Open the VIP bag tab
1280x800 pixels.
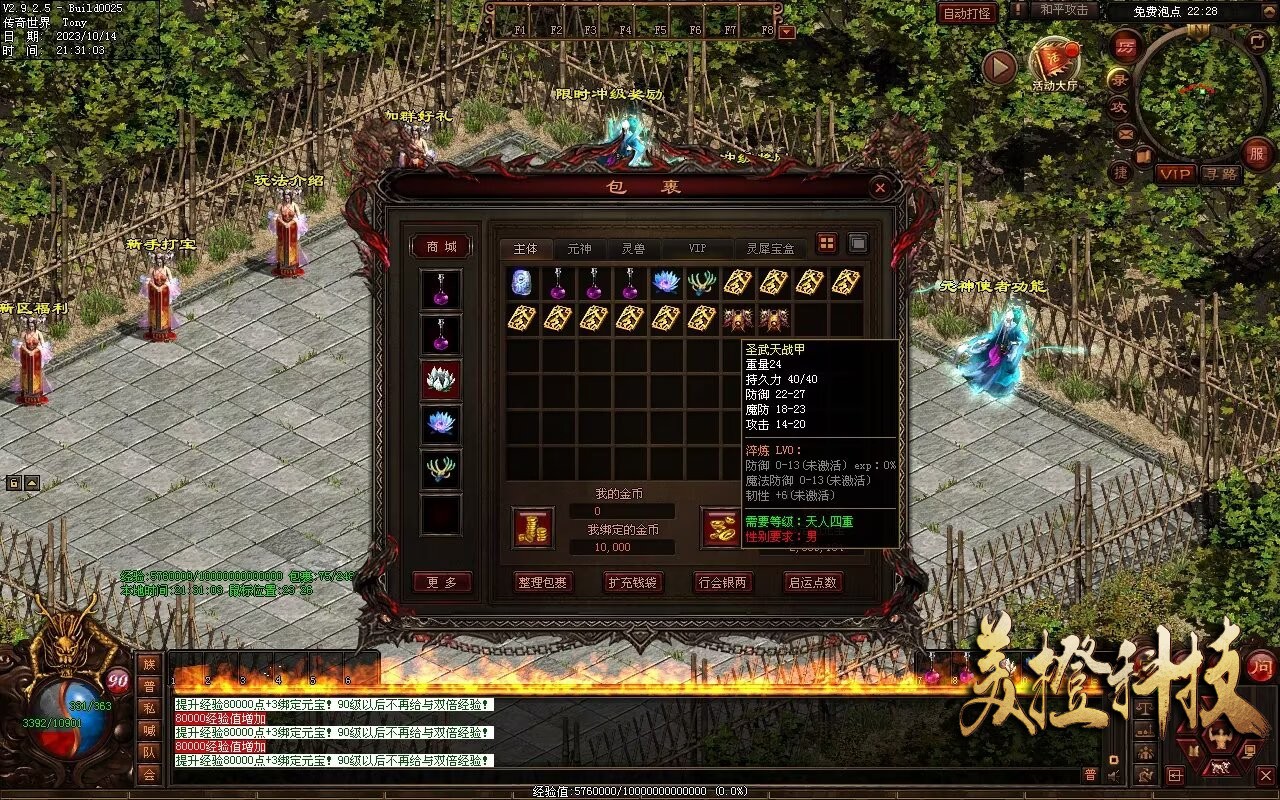[696, 249]
